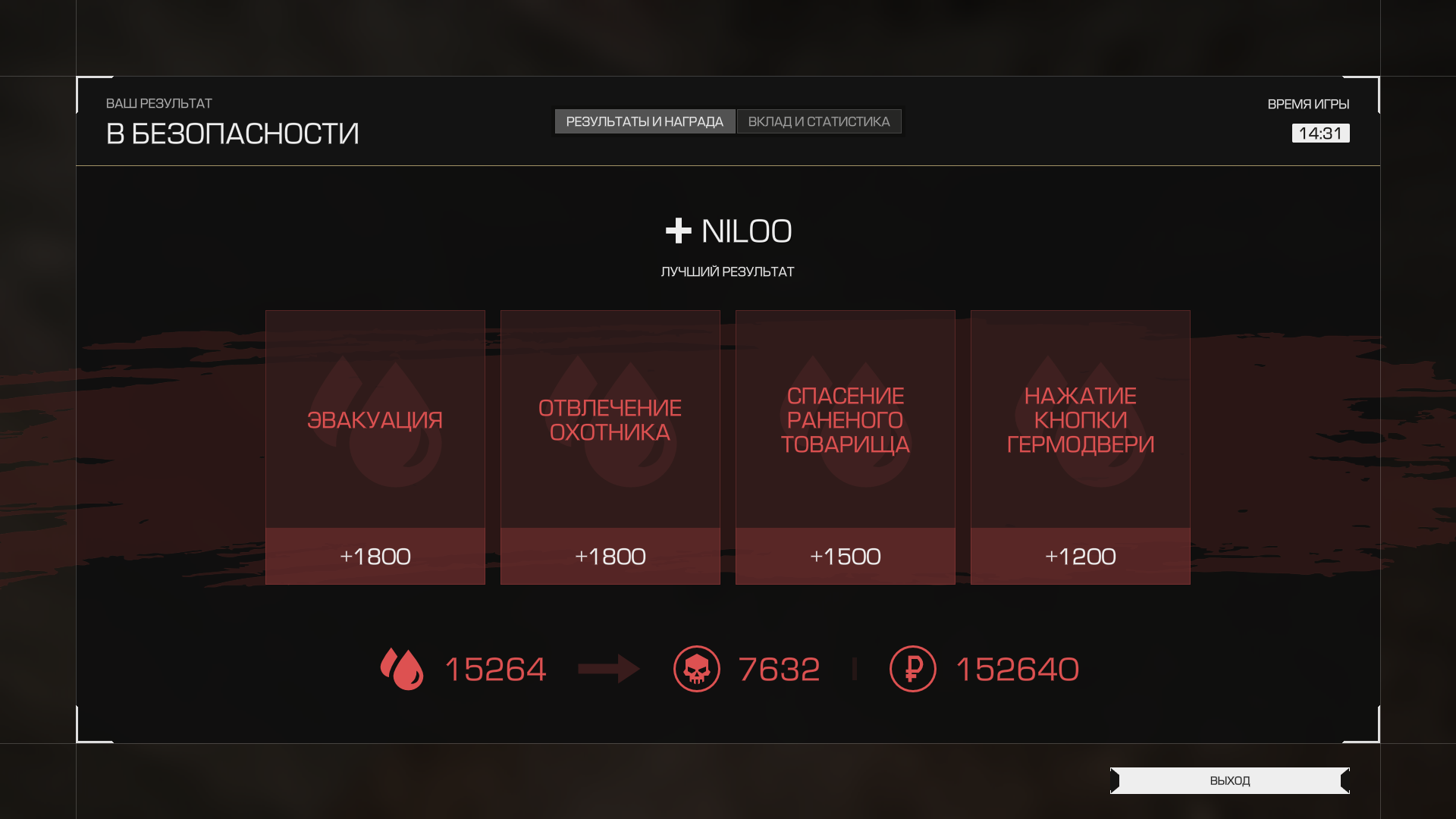The image size is (1456, 819).
Task: Switch to the ВКЛАД И СТАТИСТИКА tab
Action: pyautogui.click(x=819, y=121)
